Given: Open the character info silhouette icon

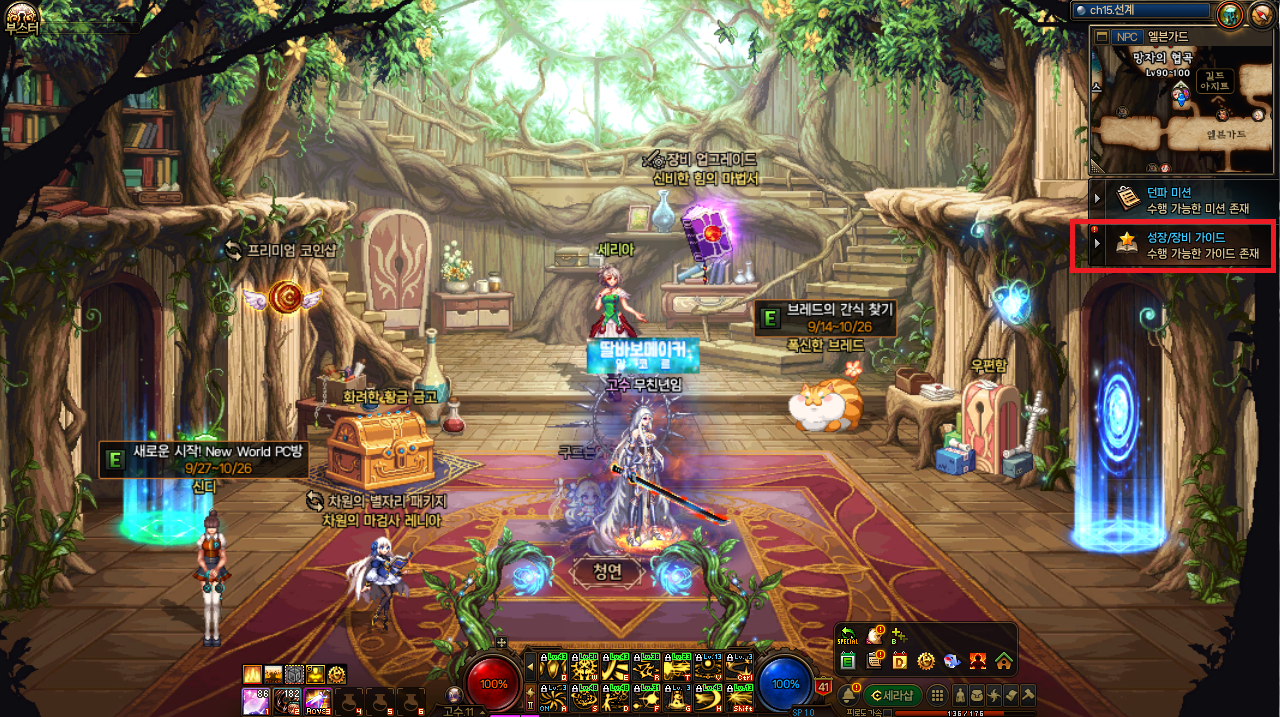Looking at the screenshot, I should pyautogui.click(x=961, y=695).
